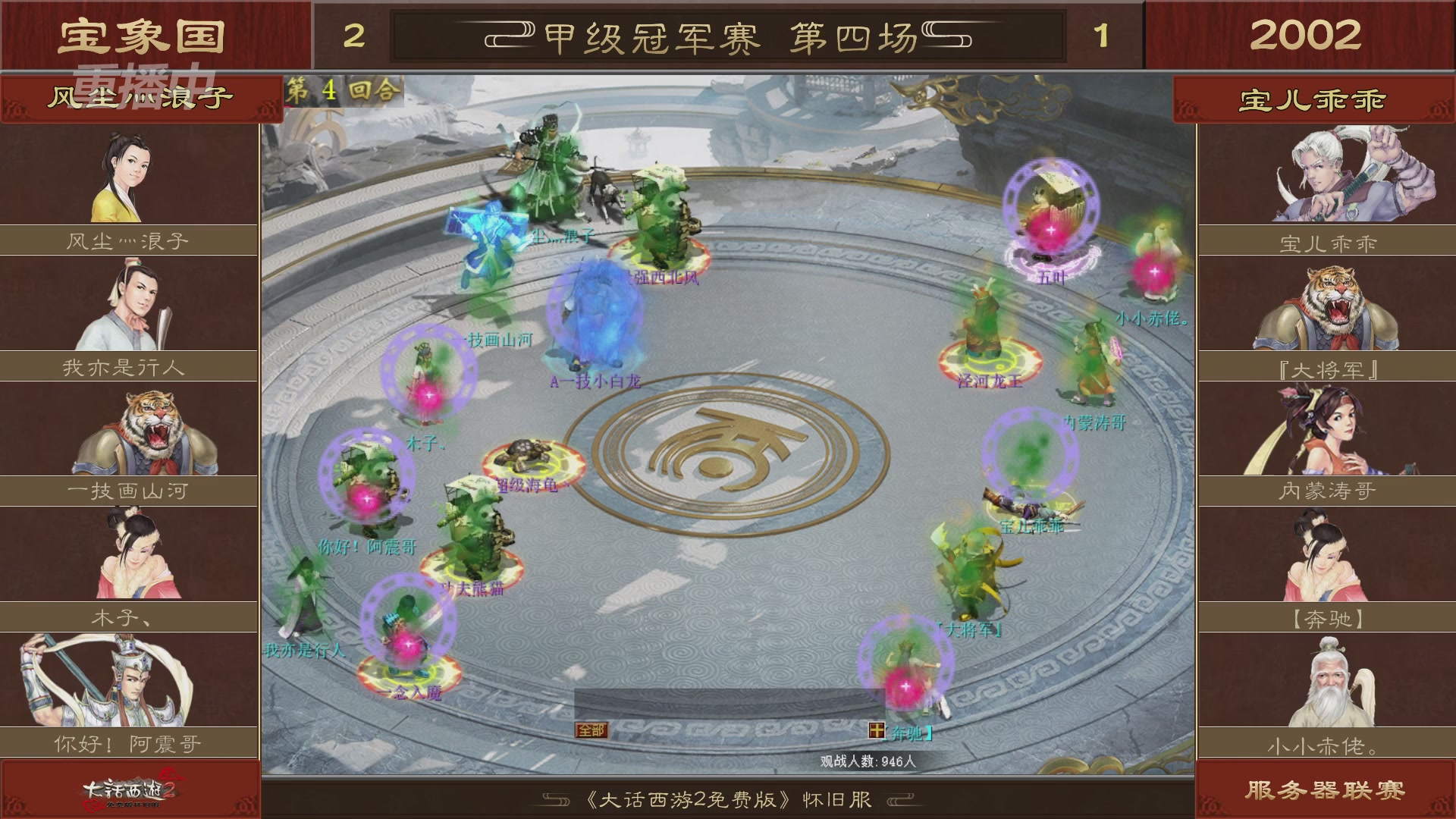Select the 宝儿乖乖 portrait on right sidebar
Viewport: 1456px width, 819px height.
point(1327,173)
